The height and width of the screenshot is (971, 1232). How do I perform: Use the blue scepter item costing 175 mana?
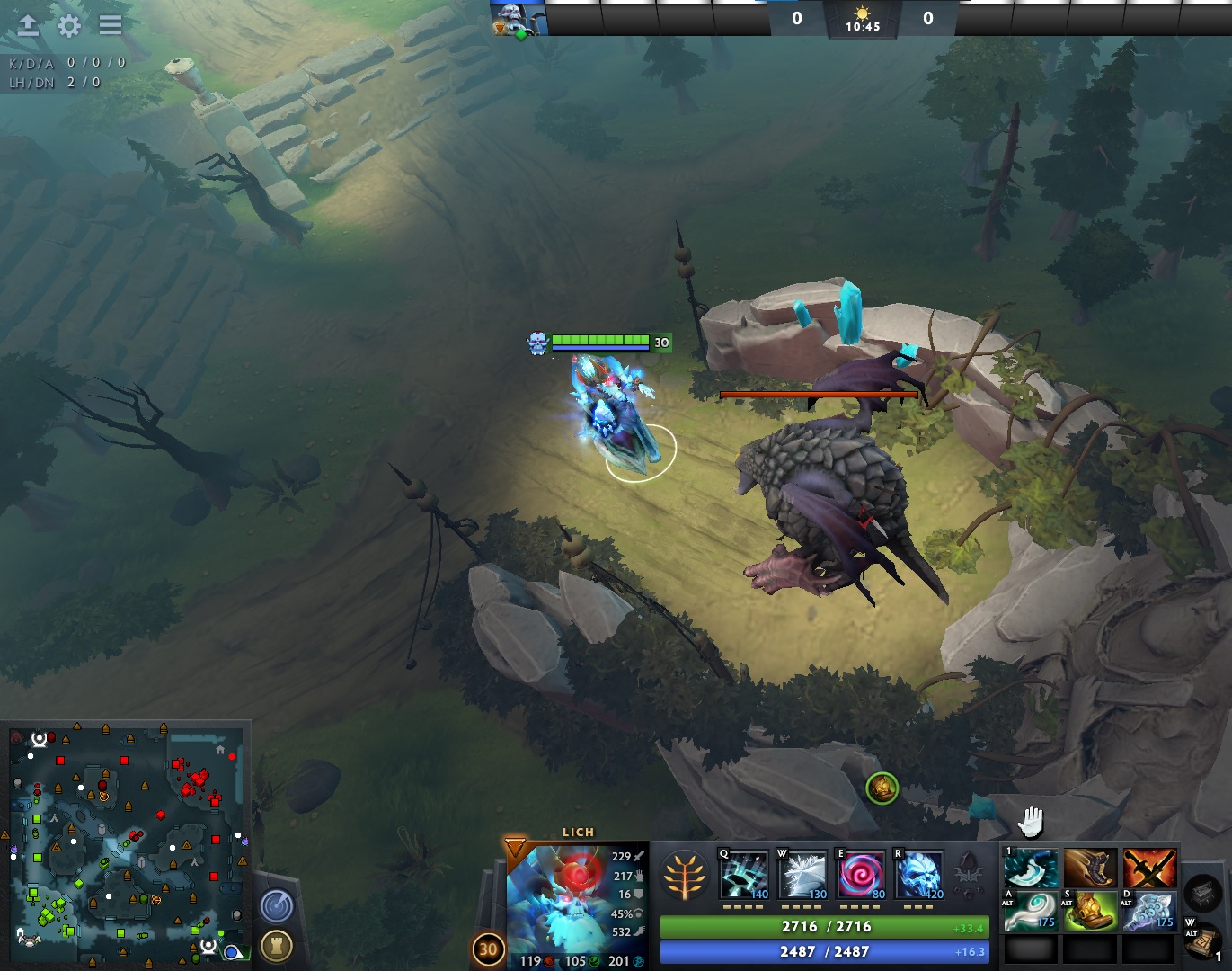pyautogui.click(x=1149, y=910)
